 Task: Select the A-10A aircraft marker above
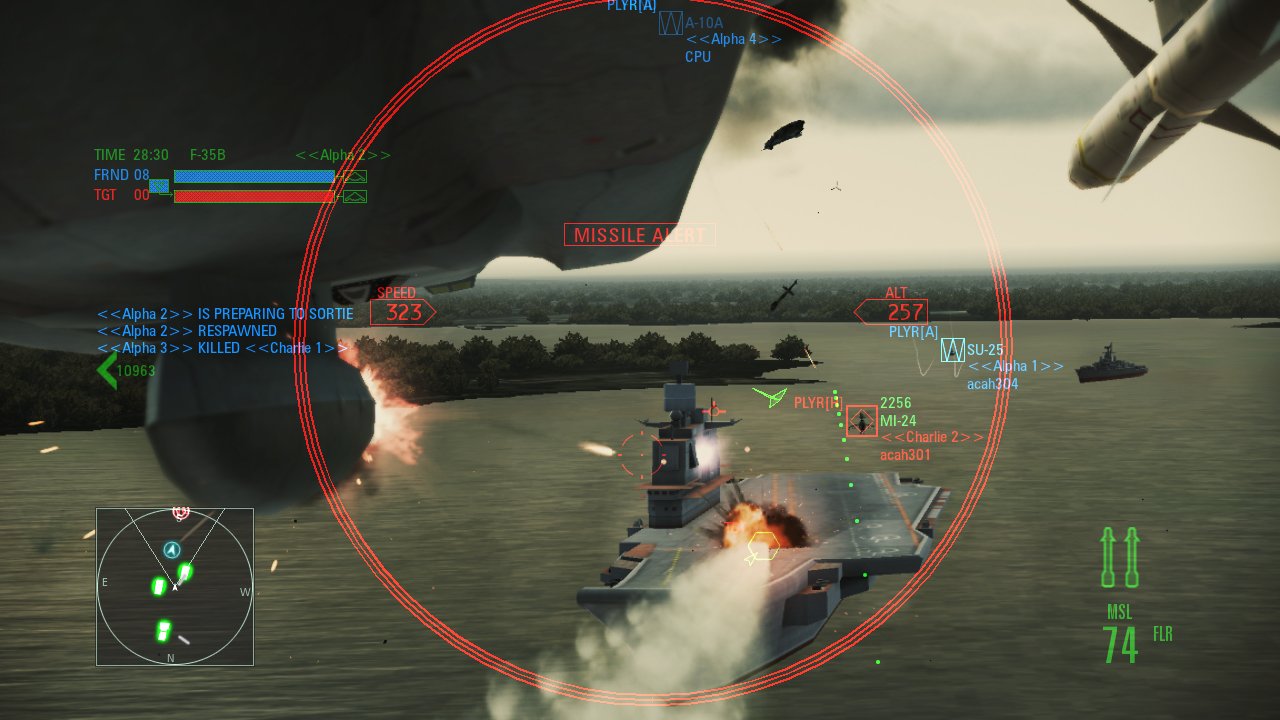coord(672,22)
